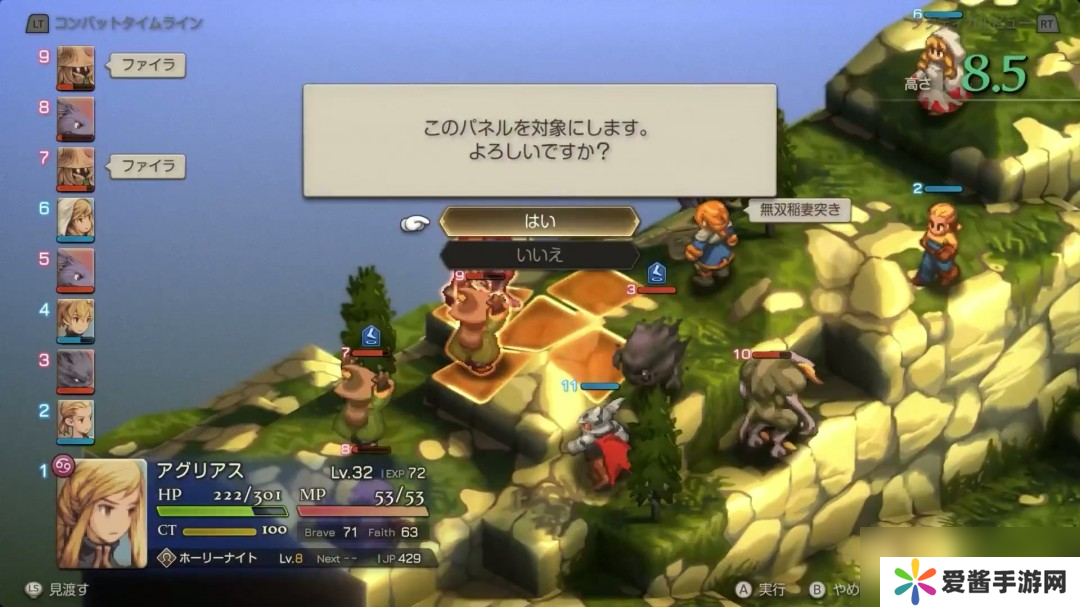Choose いいえ to cancel targeting
This screenshot has height=607, width=1080.
pos(539,255)
